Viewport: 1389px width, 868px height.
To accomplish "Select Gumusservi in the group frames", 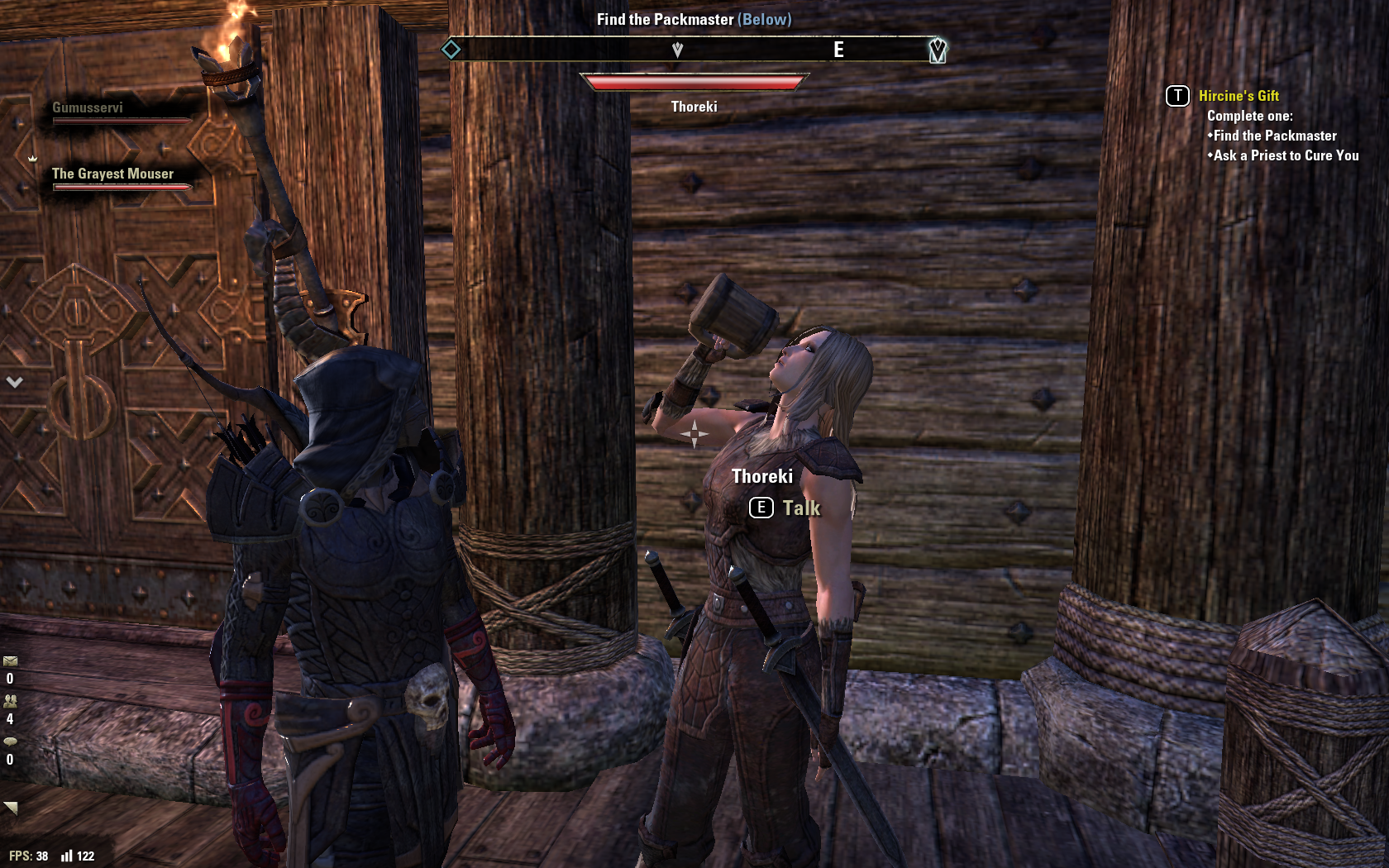I will [x=88, y=108].
